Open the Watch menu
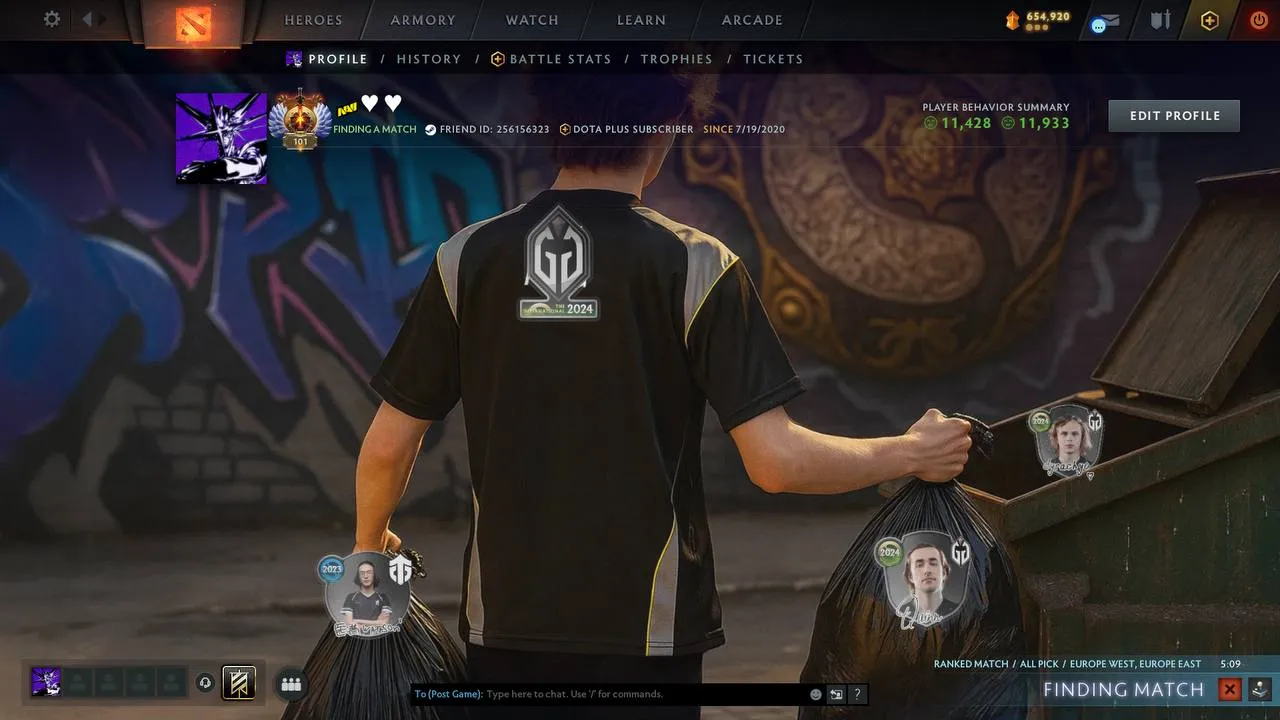 tap(532, 20)
